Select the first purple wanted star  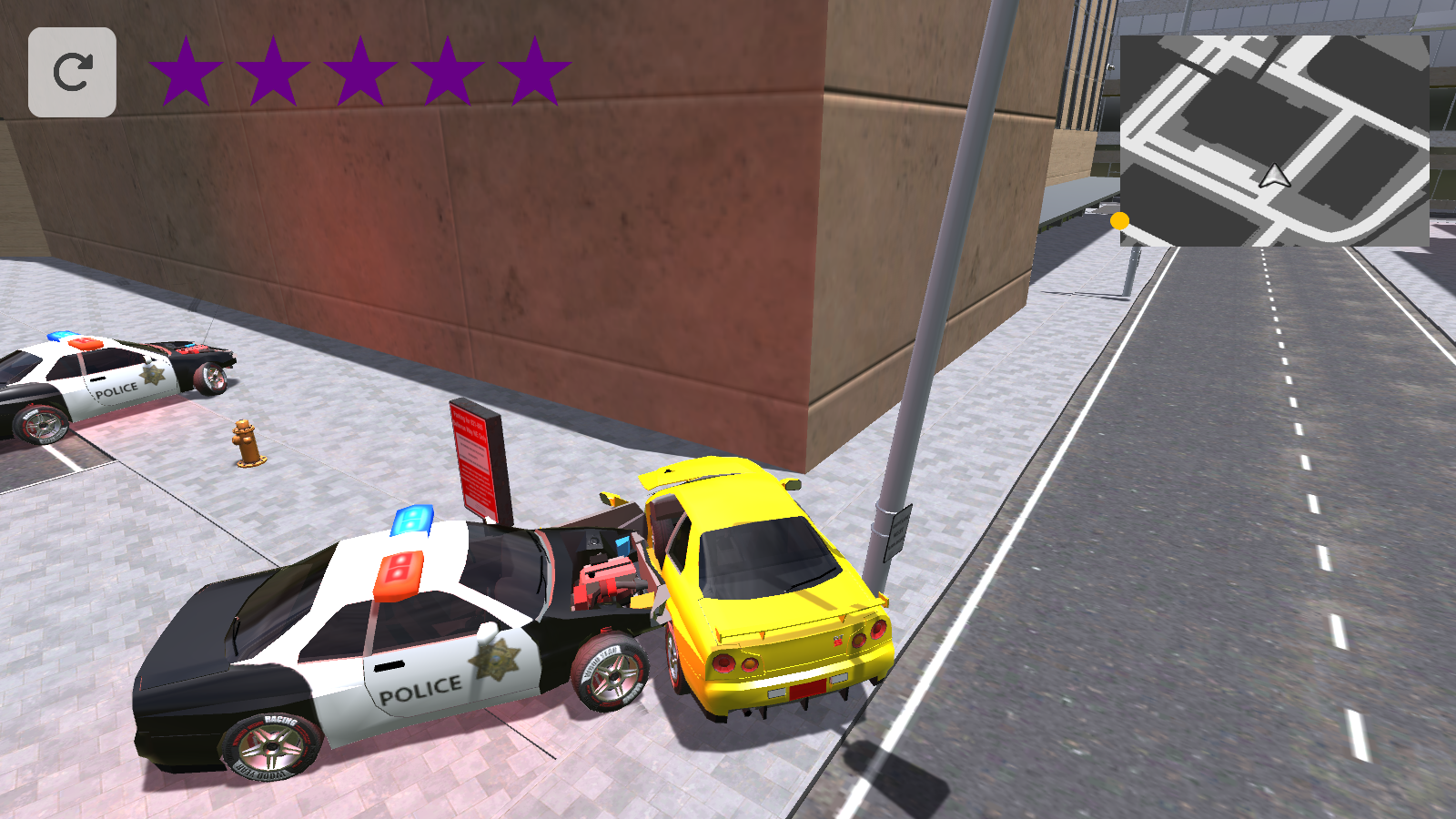186,68
